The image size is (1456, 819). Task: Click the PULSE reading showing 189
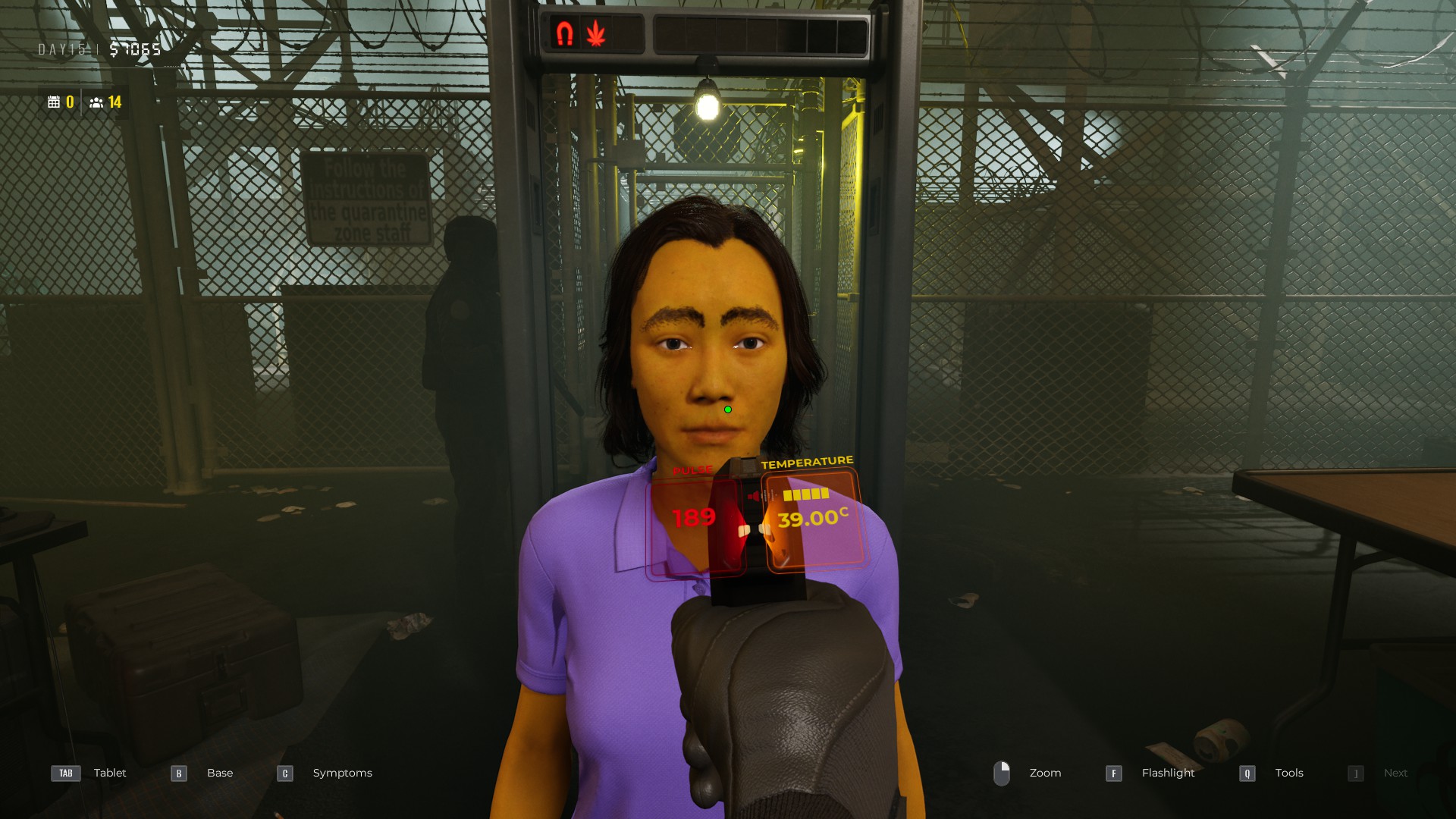click(x=694, y=519)
